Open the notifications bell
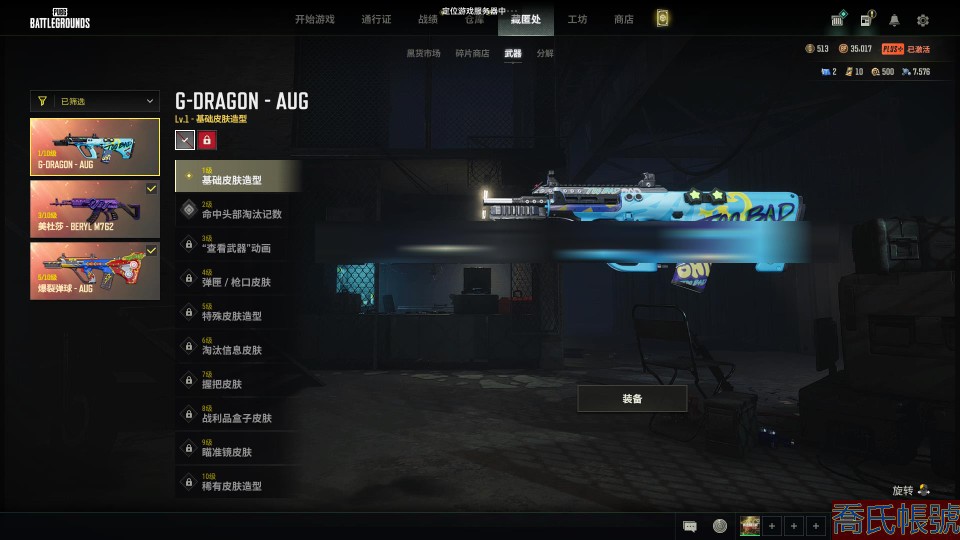960x540 pixels. pyautogui.click(x=894, y=20)
